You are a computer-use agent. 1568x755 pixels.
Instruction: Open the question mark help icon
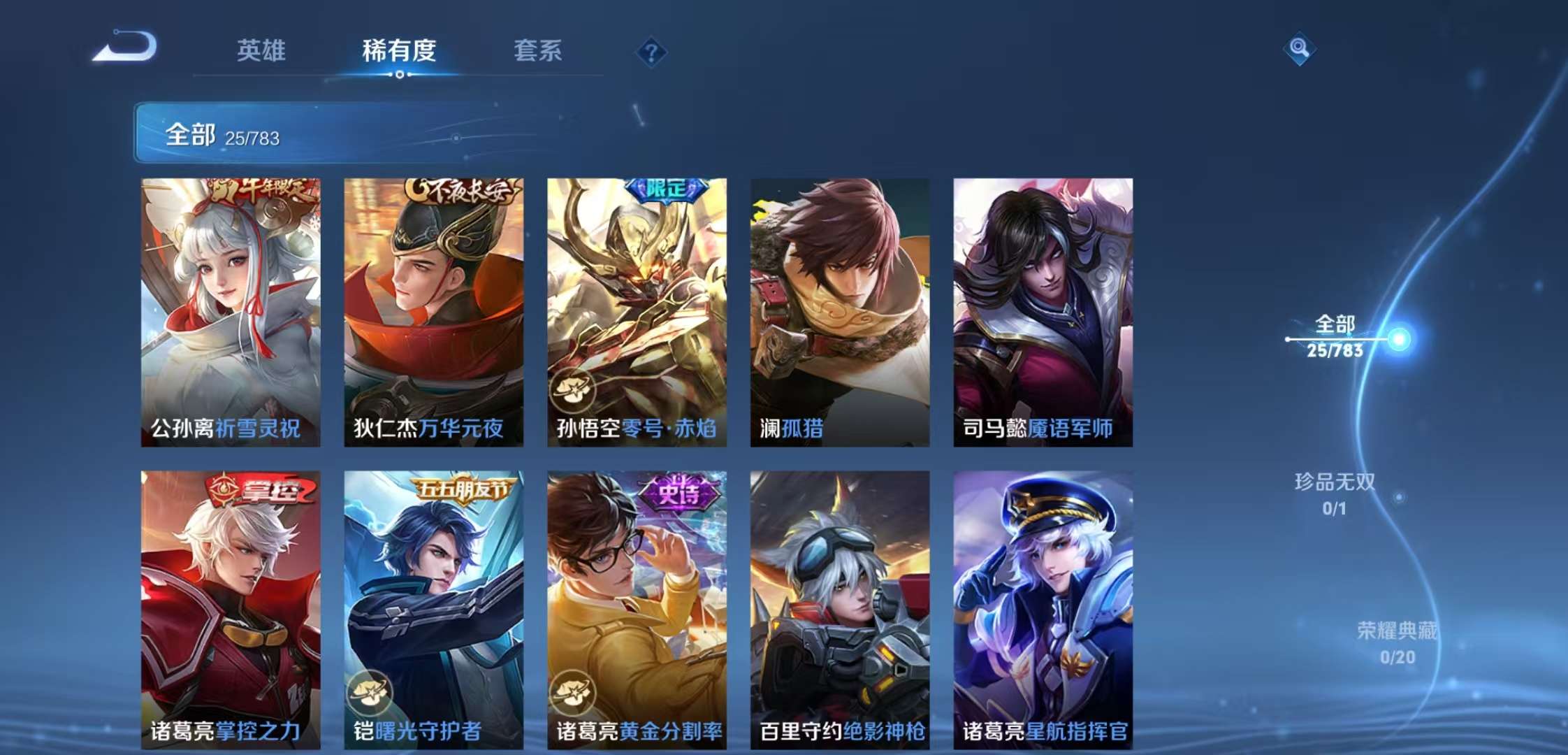coord(652,52)
